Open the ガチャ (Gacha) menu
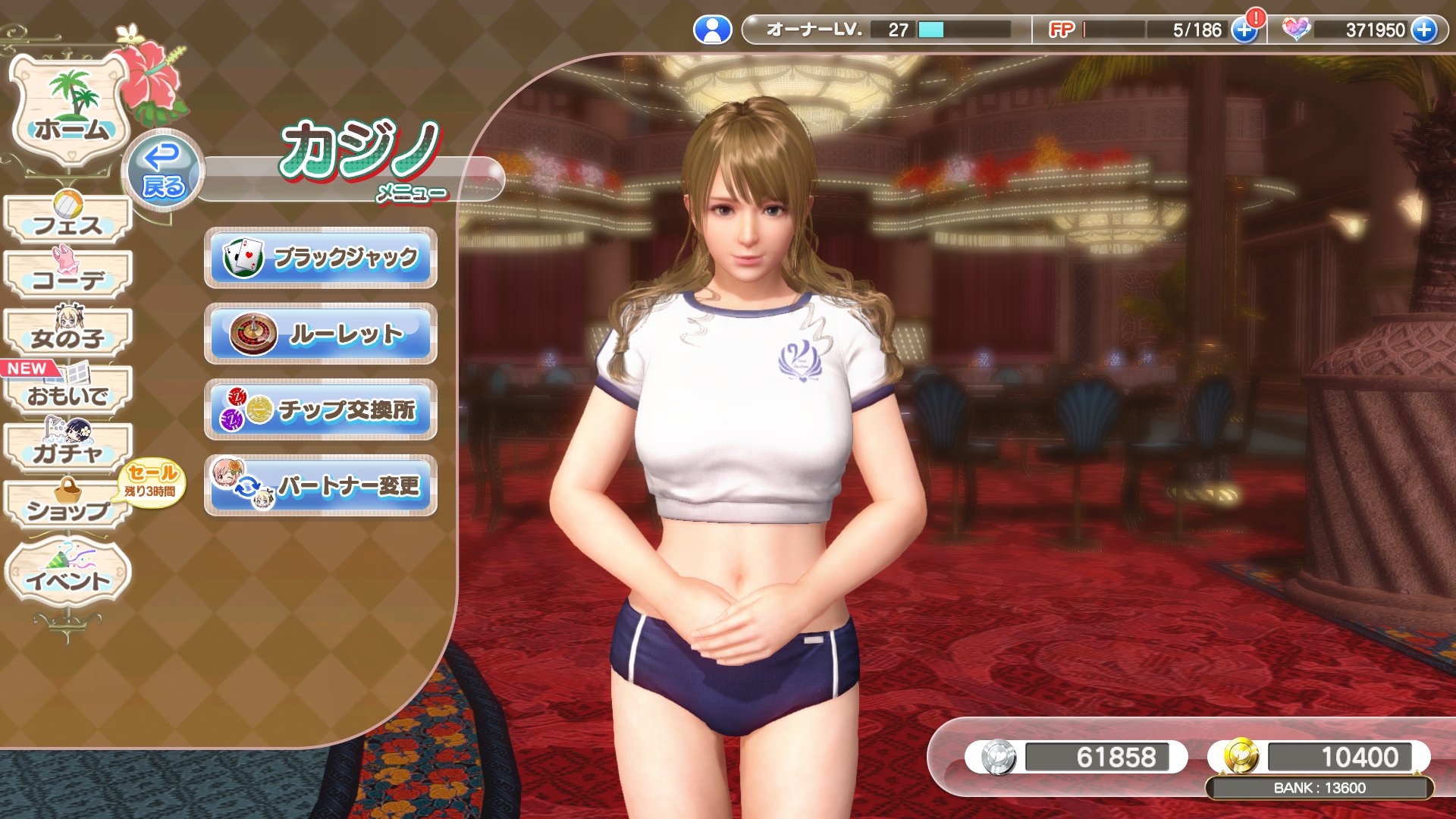 click(x=68, y=449)
